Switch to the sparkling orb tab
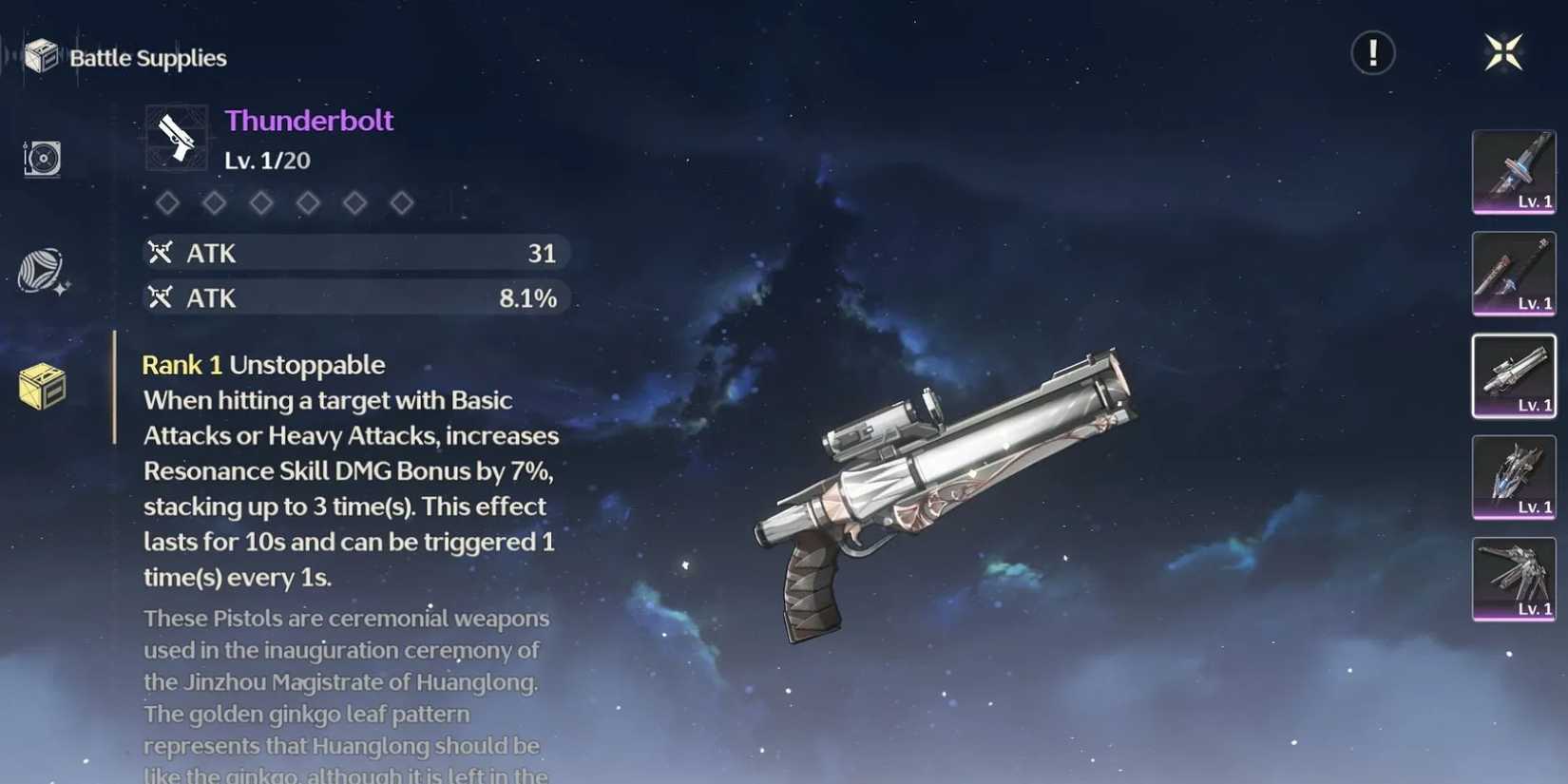Viewport: 1568px width, 784px height. tap(42, 272)
